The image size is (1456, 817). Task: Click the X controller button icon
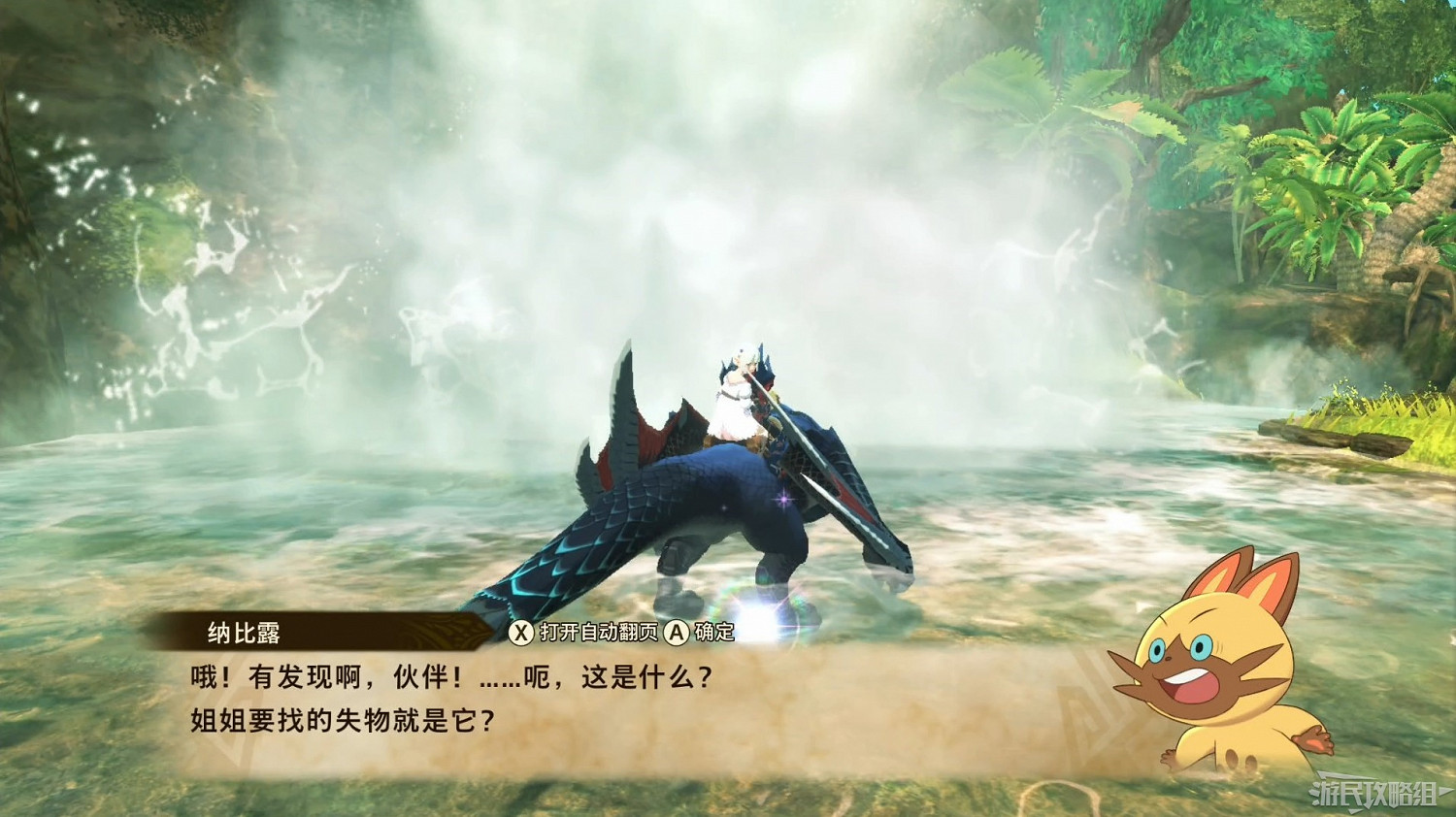click(x=523, y=630)
